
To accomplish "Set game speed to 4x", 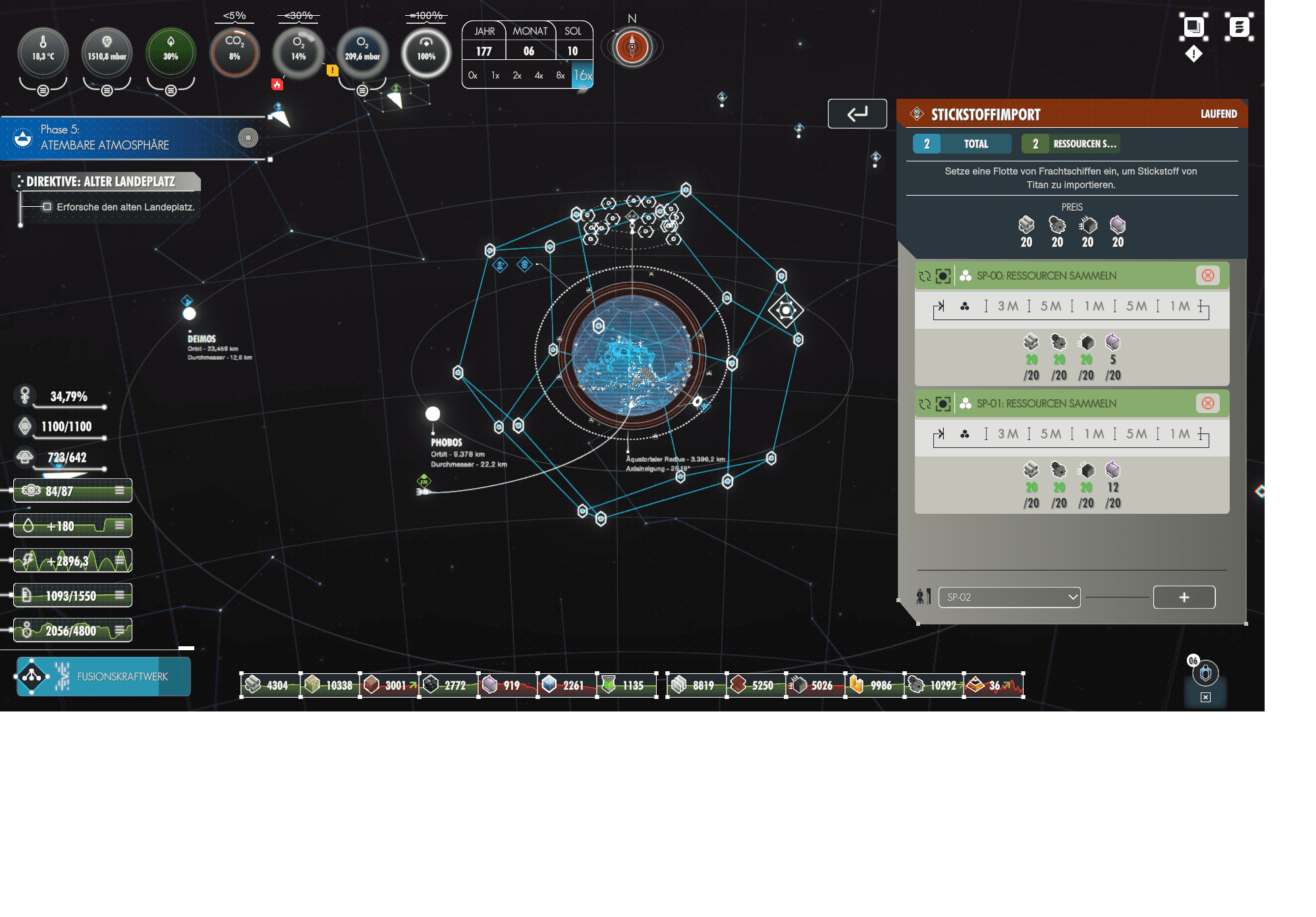I will pyautogui.click(x=539, y=76).
